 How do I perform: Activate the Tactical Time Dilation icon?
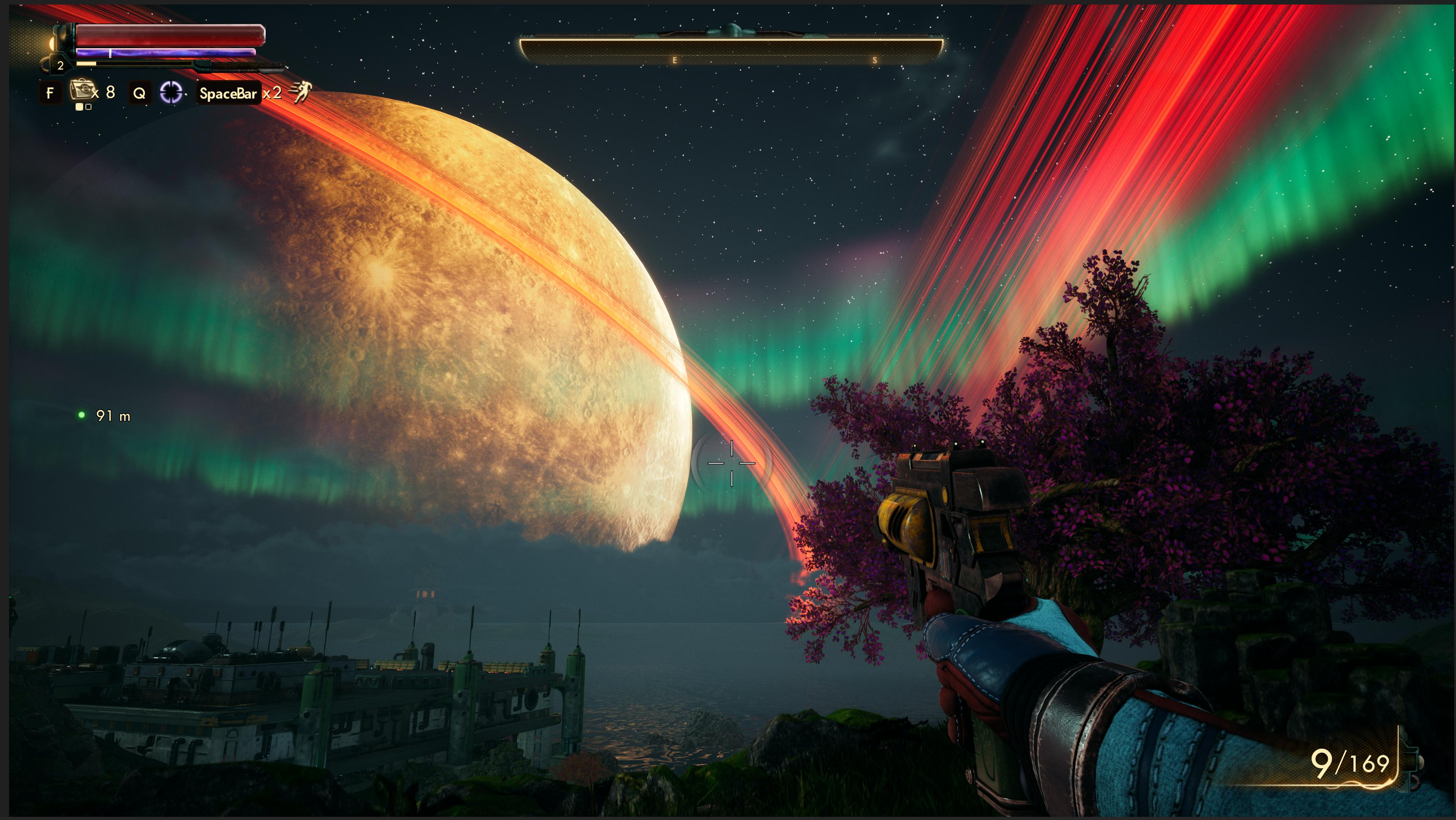point(171,93)
